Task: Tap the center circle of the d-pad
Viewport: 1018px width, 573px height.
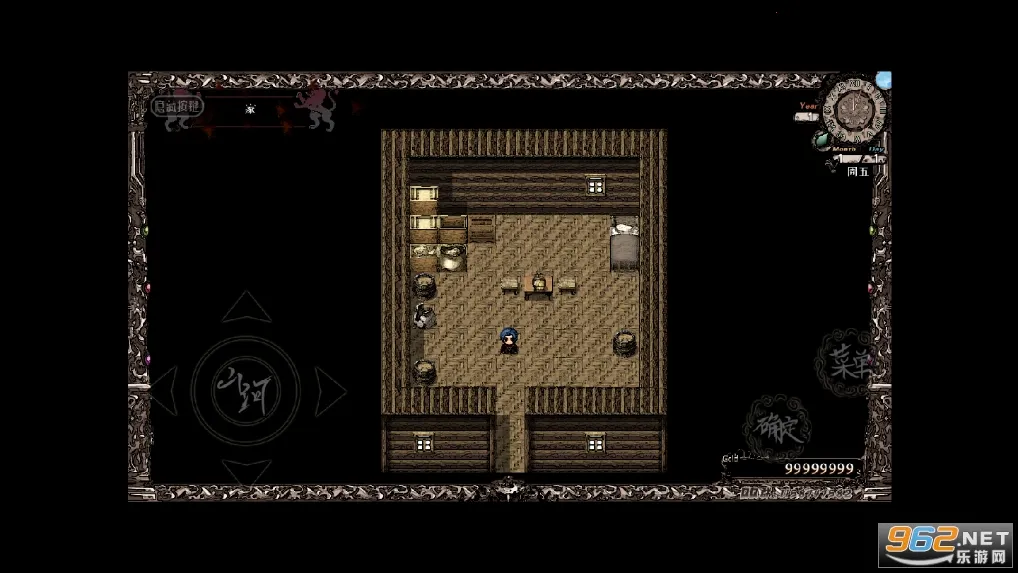Action: click(x=246, y=388)
